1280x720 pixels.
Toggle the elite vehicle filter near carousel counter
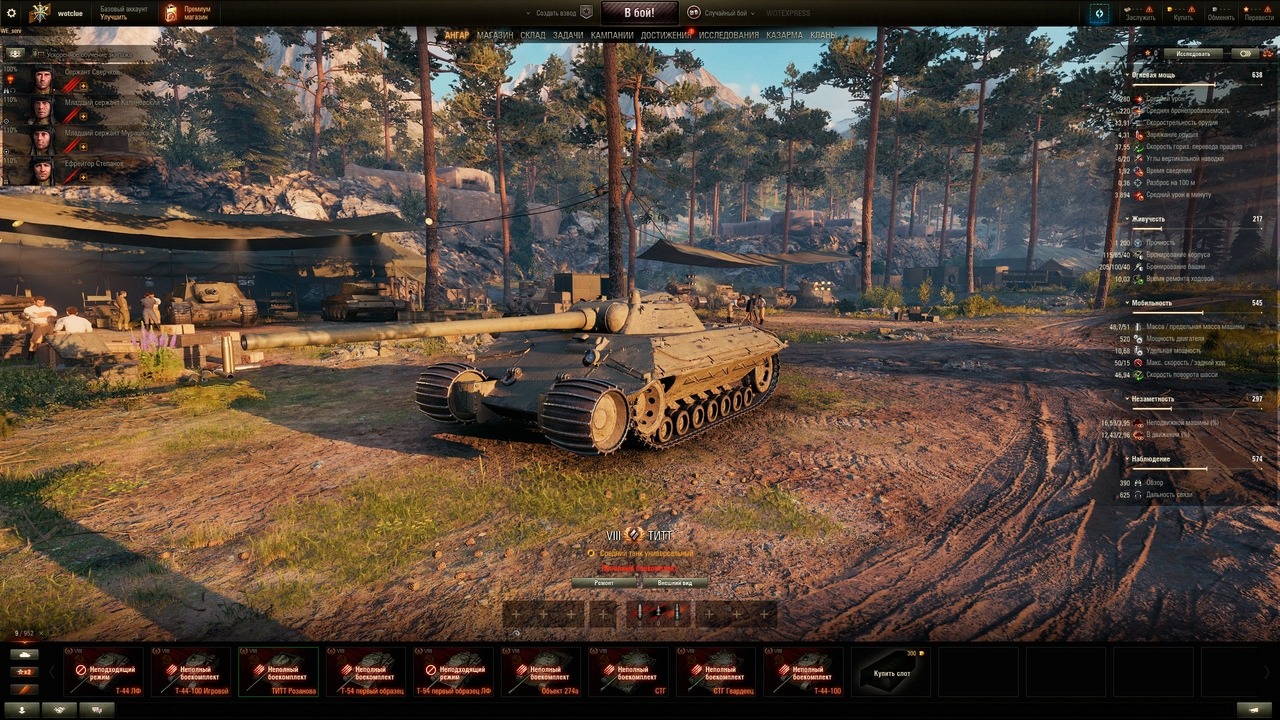point(25,690)
